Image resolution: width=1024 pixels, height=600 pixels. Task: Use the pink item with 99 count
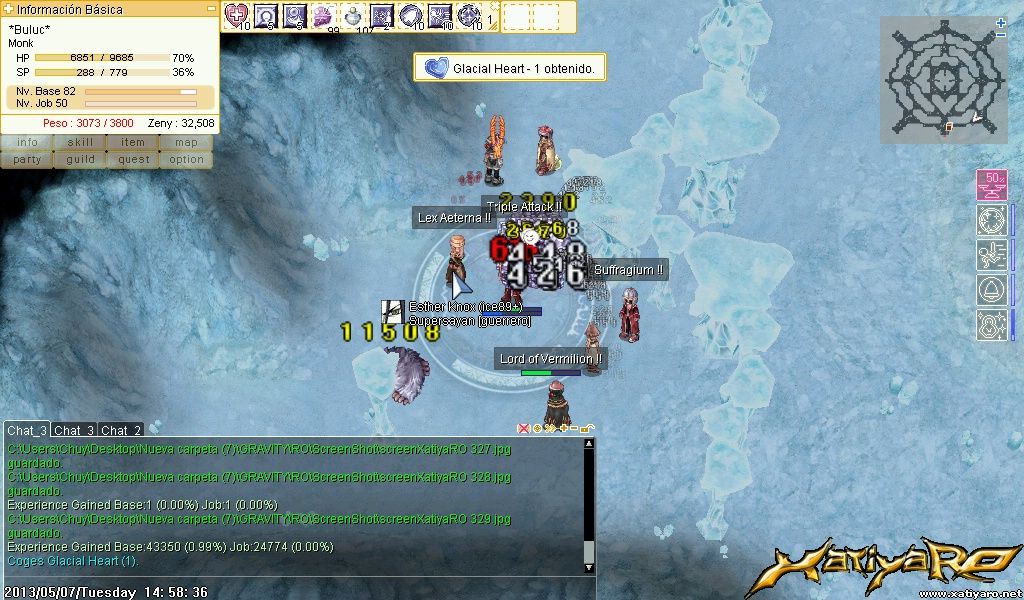[x=324, y=15]
